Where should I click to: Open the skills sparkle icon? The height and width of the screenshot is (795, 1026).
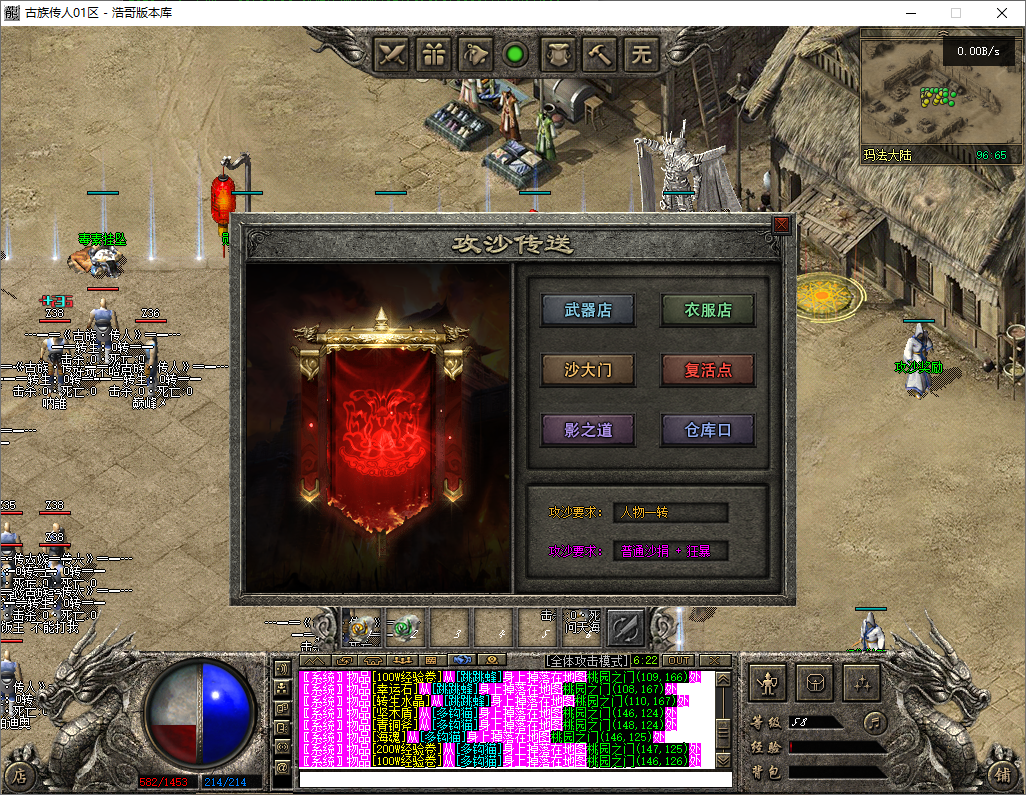click(862, 683)
